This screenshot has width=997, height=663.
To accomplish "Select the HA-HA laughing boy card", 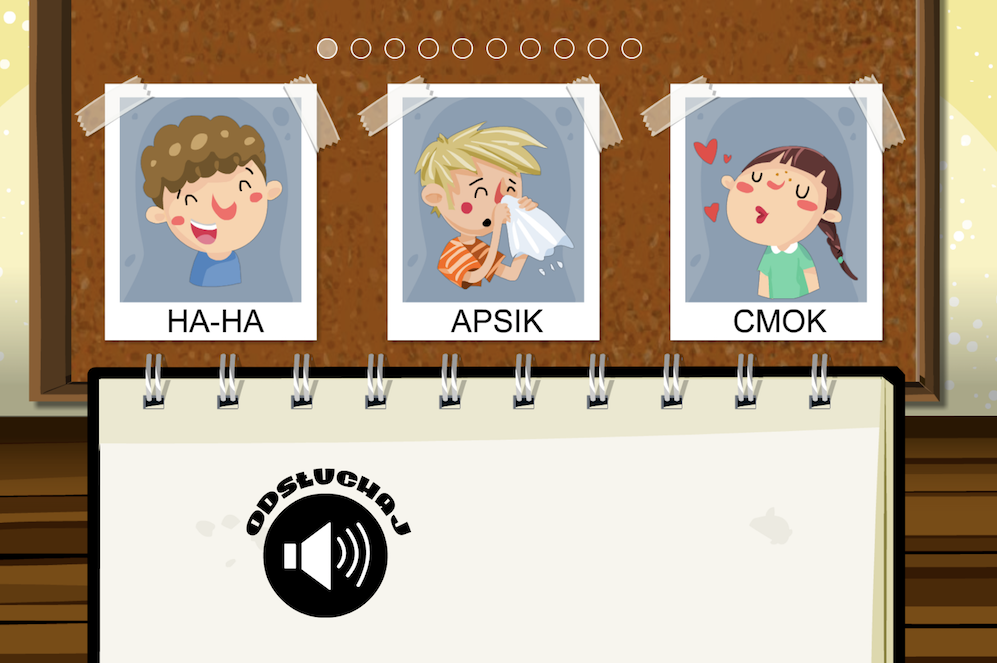I will tap(211, 213).
